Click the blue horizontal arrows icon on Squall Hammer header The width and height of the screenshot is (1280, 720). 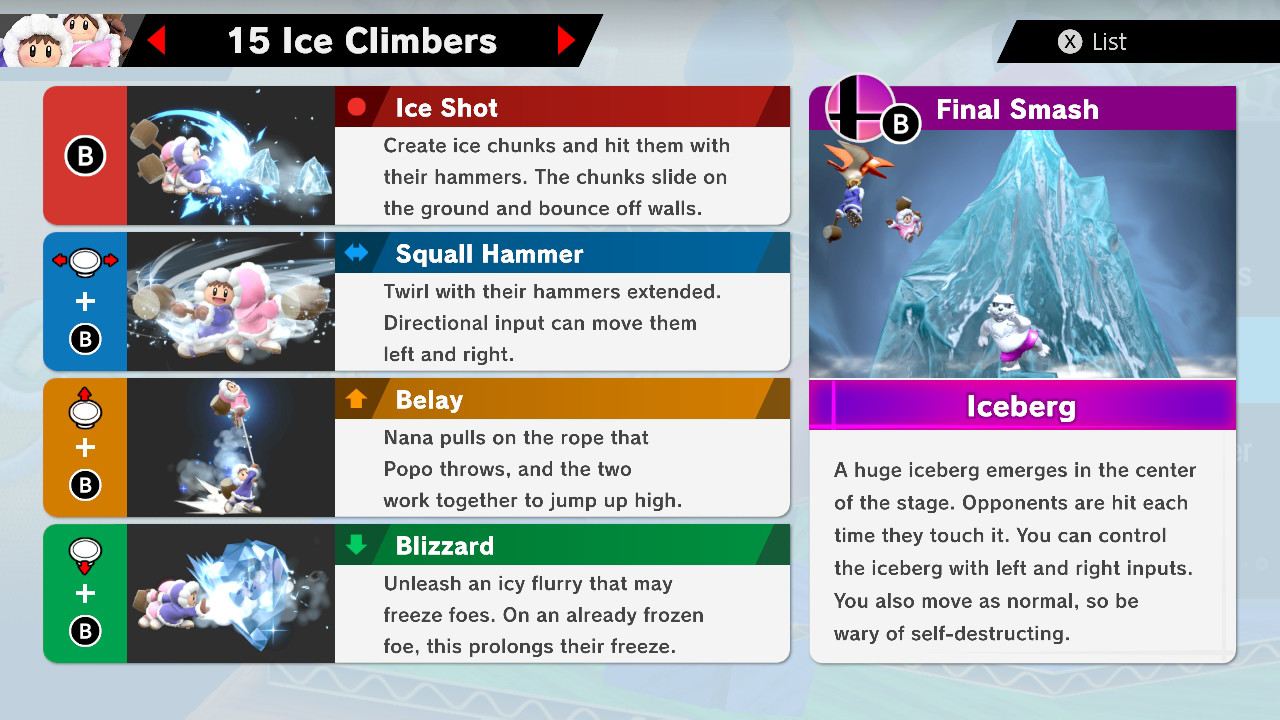coord(358,254)
